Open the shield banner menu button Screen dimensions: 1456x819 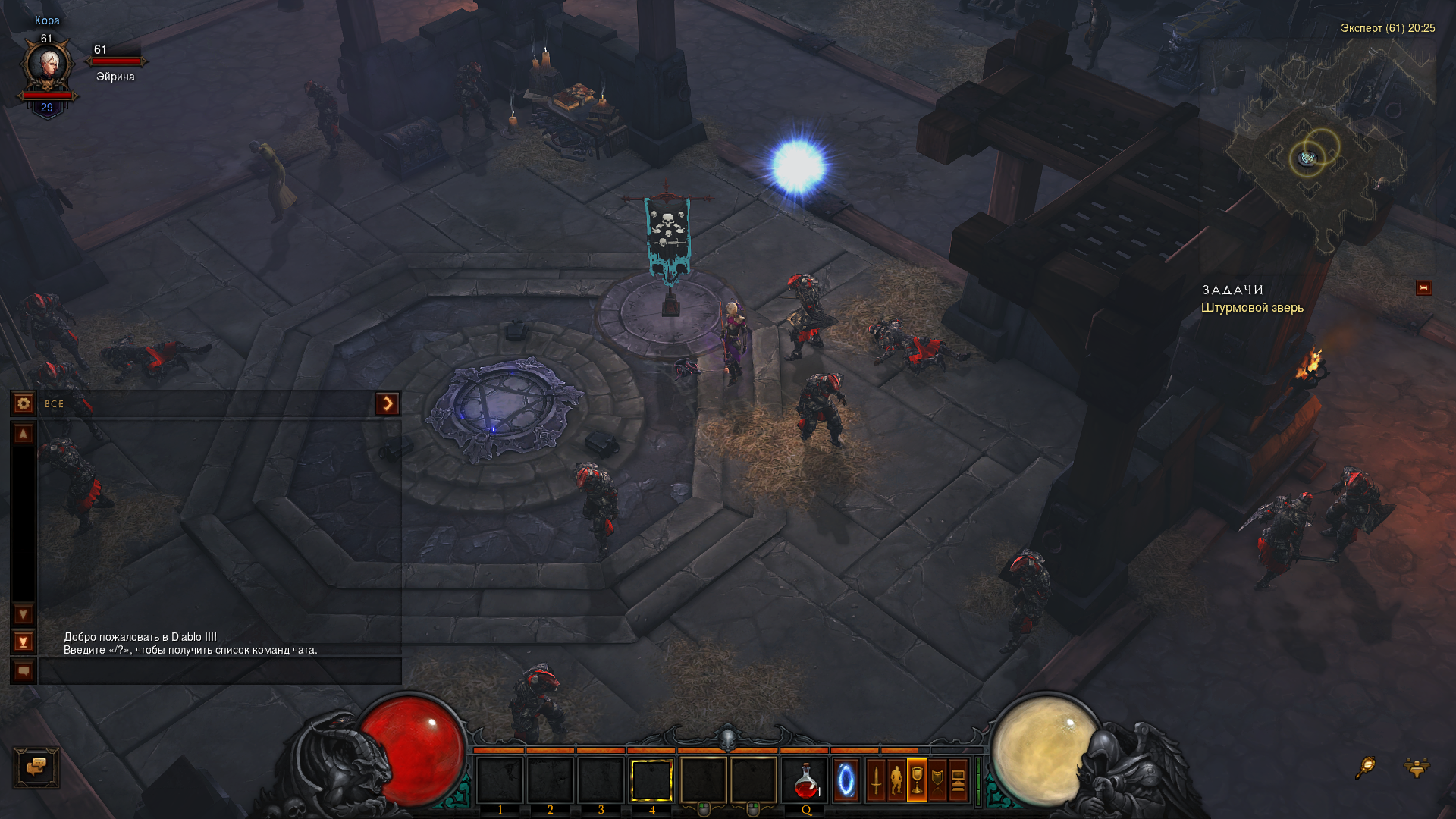pyautogui.click(x=938, y=780)
